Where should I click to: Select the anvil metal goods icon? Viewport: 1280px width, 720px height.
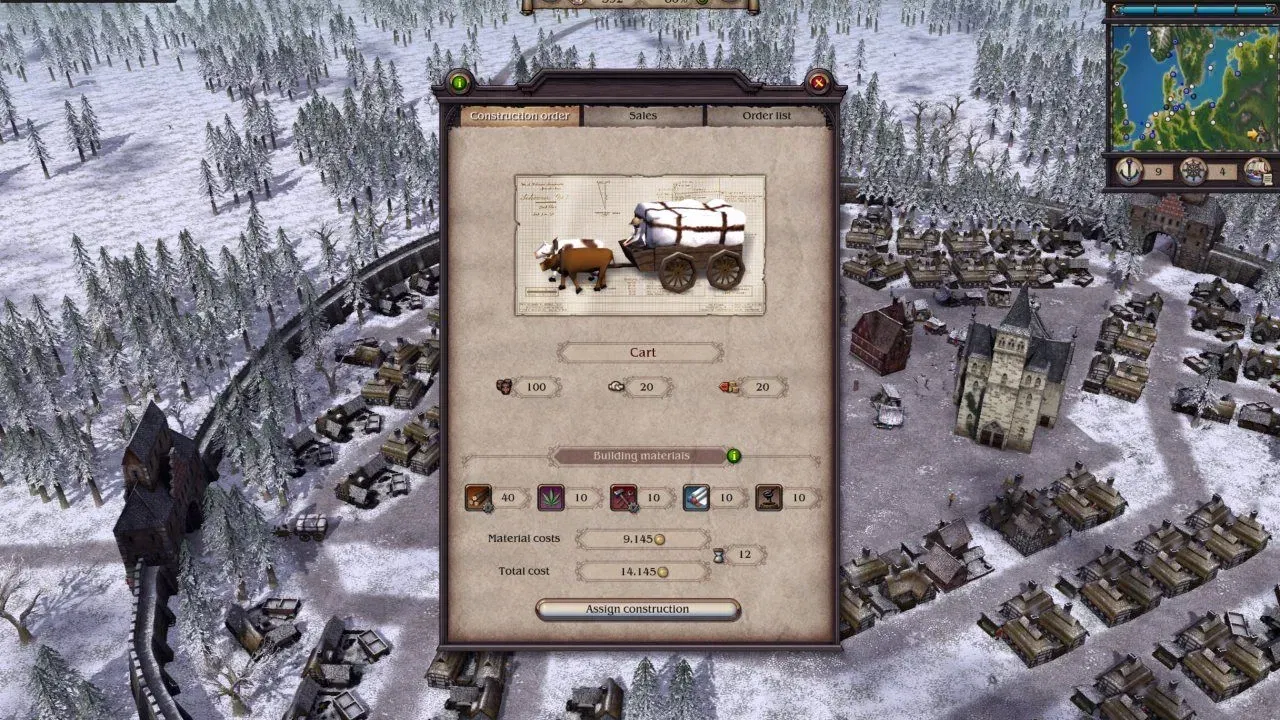coord(768,497)
